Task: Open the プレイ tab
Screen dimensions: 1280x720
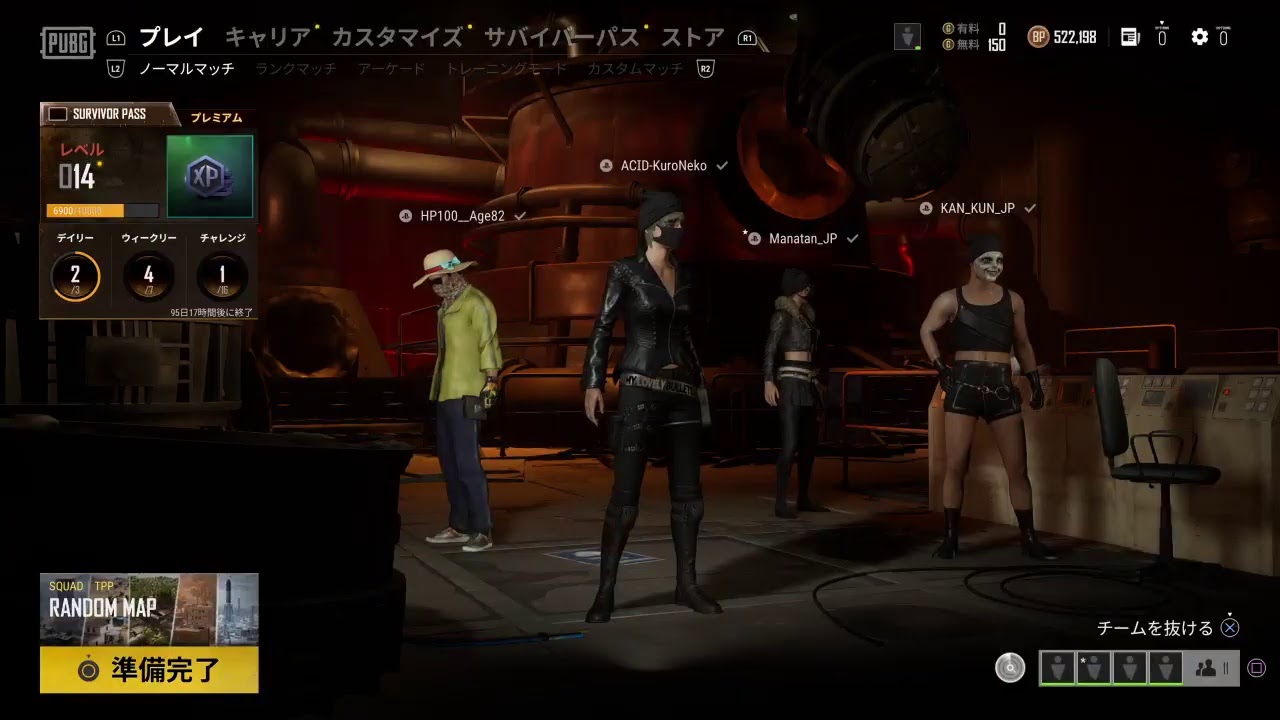Action: (171, 38)
